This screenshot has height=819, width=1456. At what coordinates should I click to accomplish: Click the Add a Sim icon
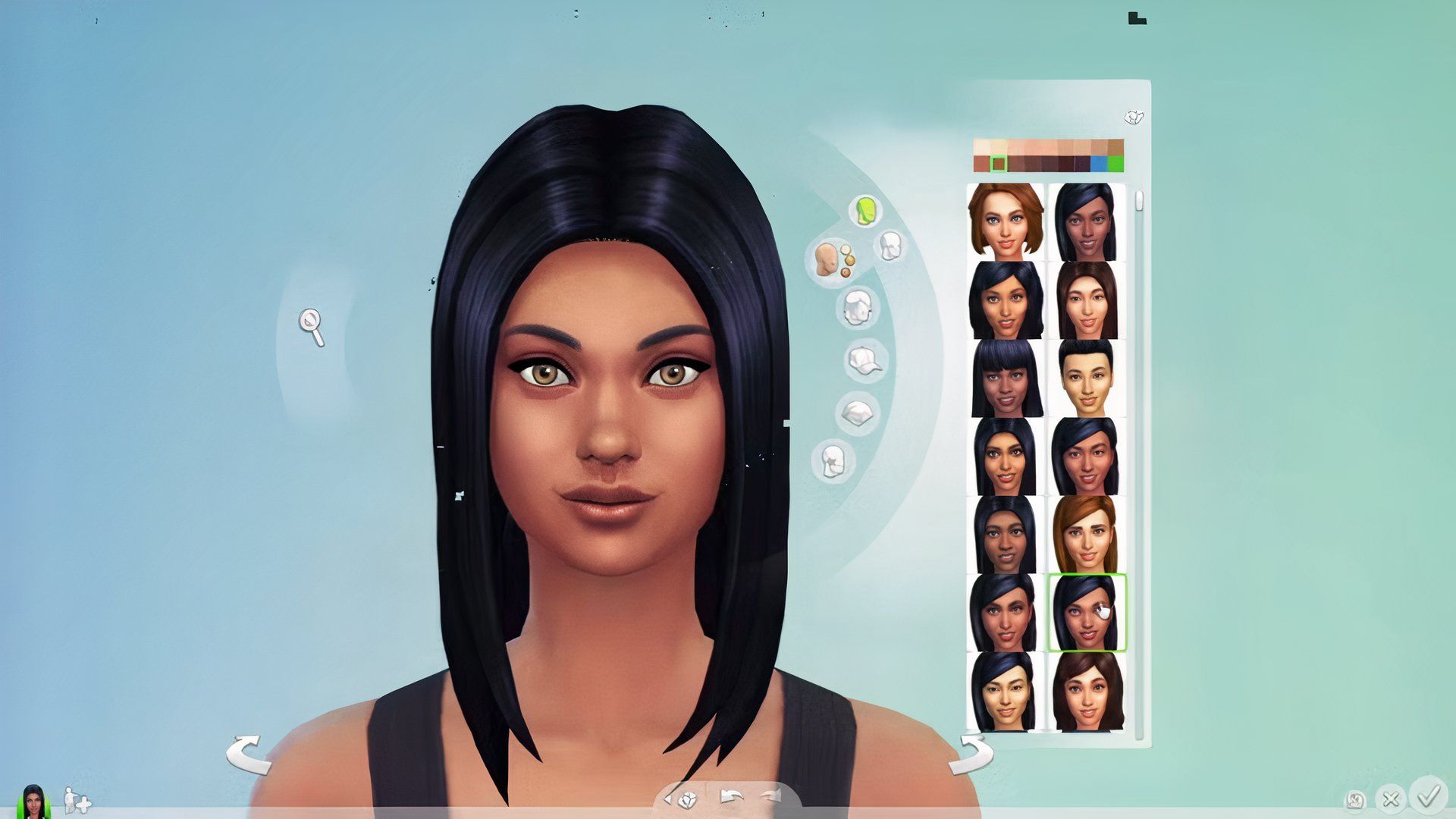(76, 798)
